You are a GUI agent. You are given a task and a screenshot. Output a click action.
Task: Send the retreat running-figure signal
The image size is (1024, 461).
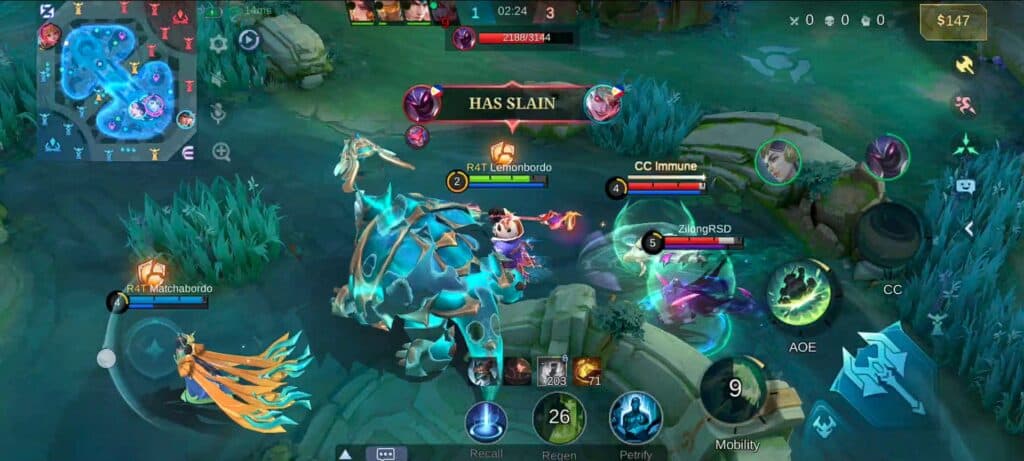965,105
